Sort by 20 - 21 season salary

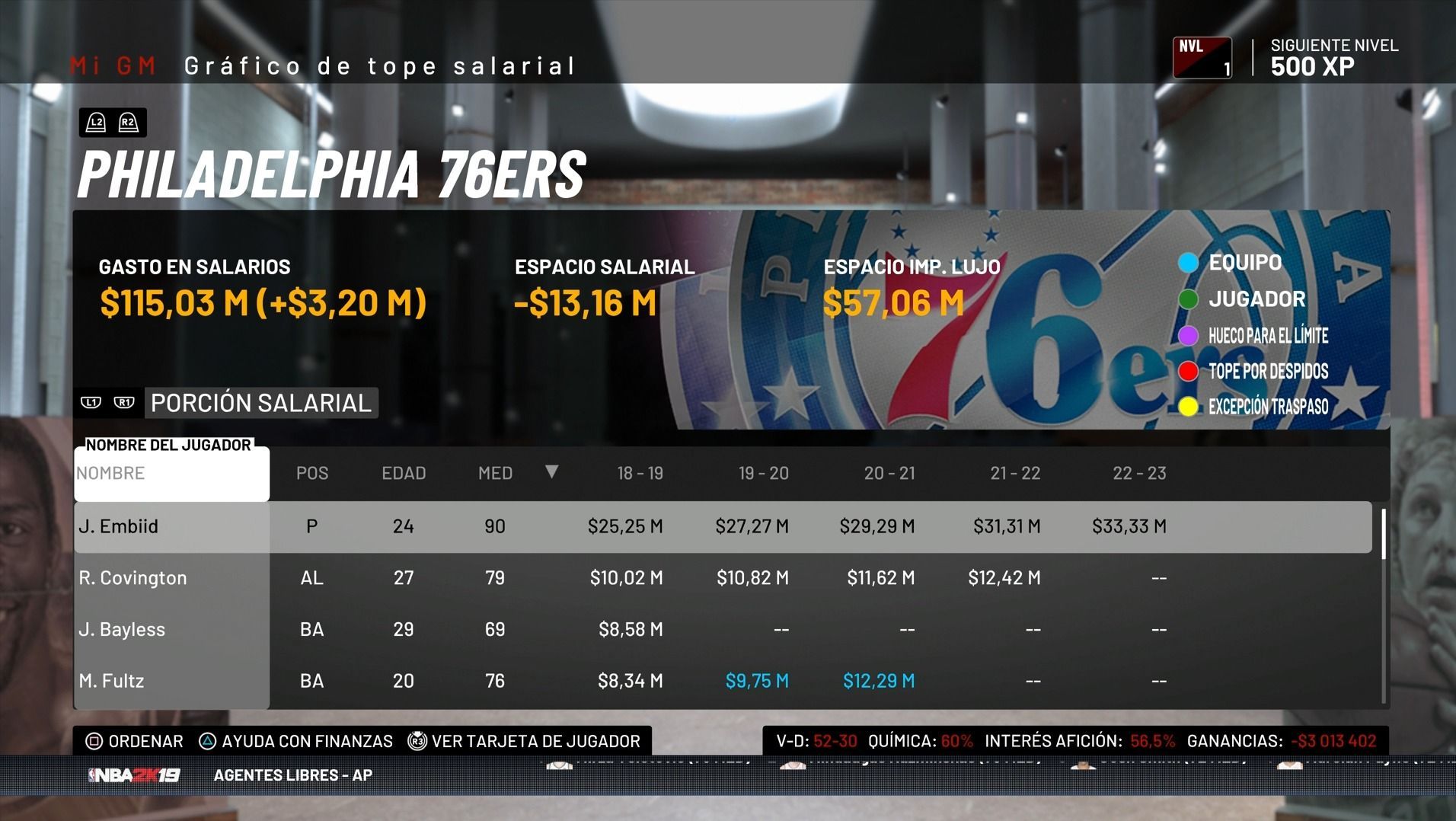(889, 474)
